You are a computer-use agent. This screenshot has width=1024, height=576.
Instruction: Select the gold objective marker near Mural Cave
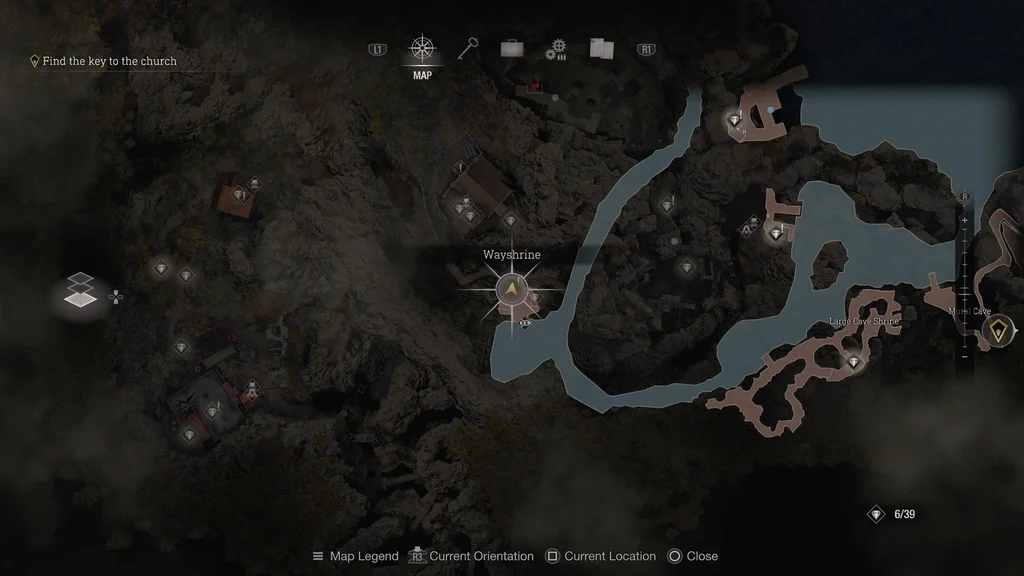tap(998, 331)
